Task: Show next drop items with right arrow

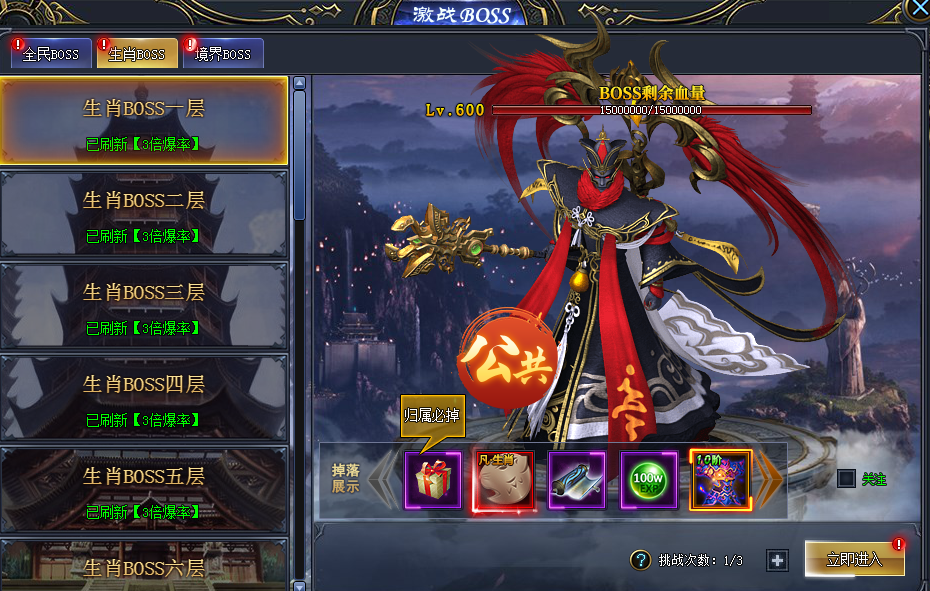Action: point(768,480)
